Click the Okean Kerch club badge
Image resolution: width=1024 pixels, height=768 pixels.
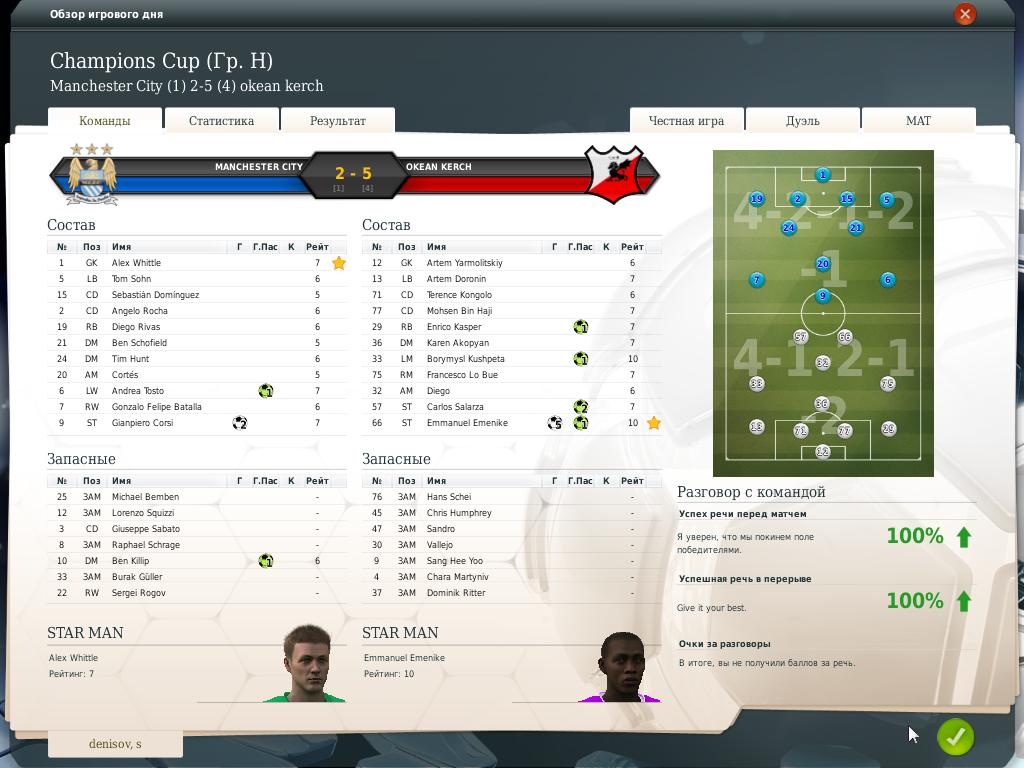point(616,174)
